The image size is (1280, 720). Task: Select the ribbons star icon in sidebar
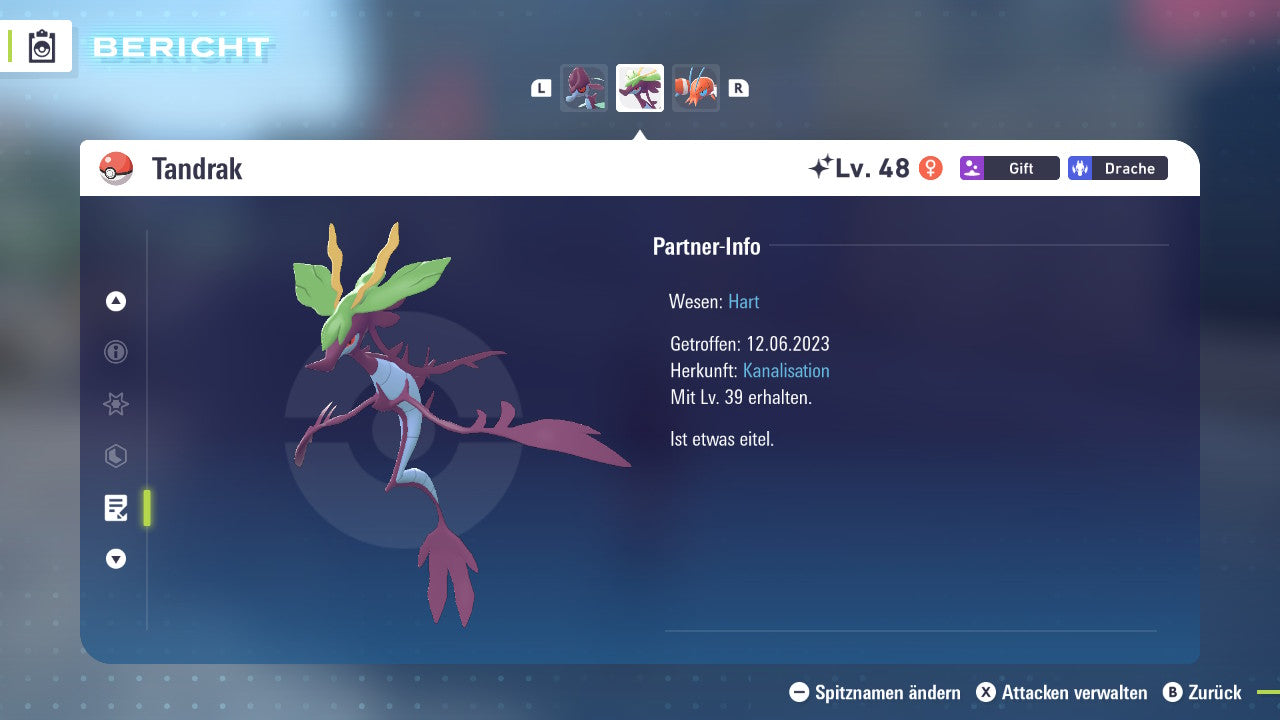(x=115, y=404)
